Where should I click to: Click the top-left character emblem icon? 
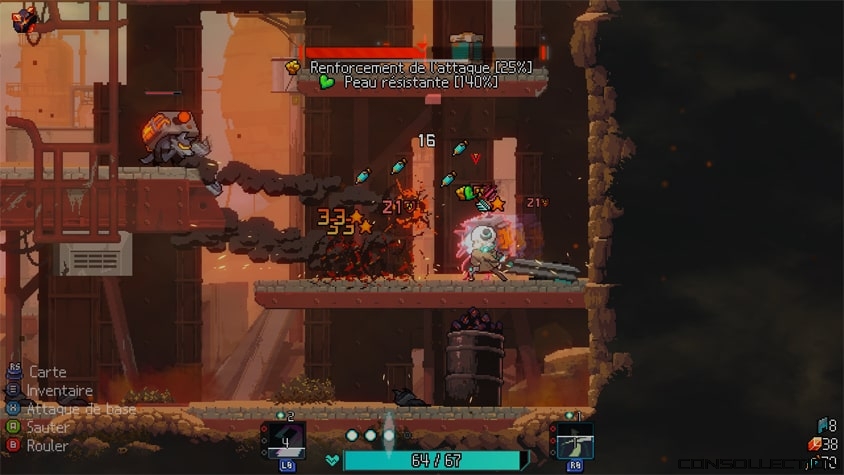pos(25,17)
